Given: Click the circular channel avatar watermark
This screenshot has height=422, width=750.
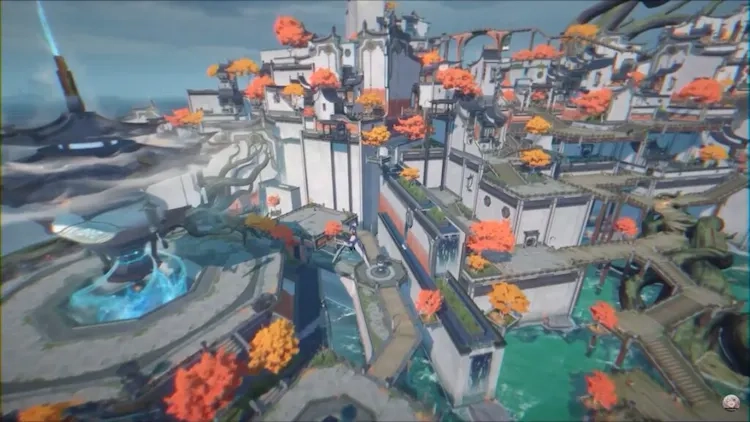Looking at the screenshot, I should tap(733, 404).
